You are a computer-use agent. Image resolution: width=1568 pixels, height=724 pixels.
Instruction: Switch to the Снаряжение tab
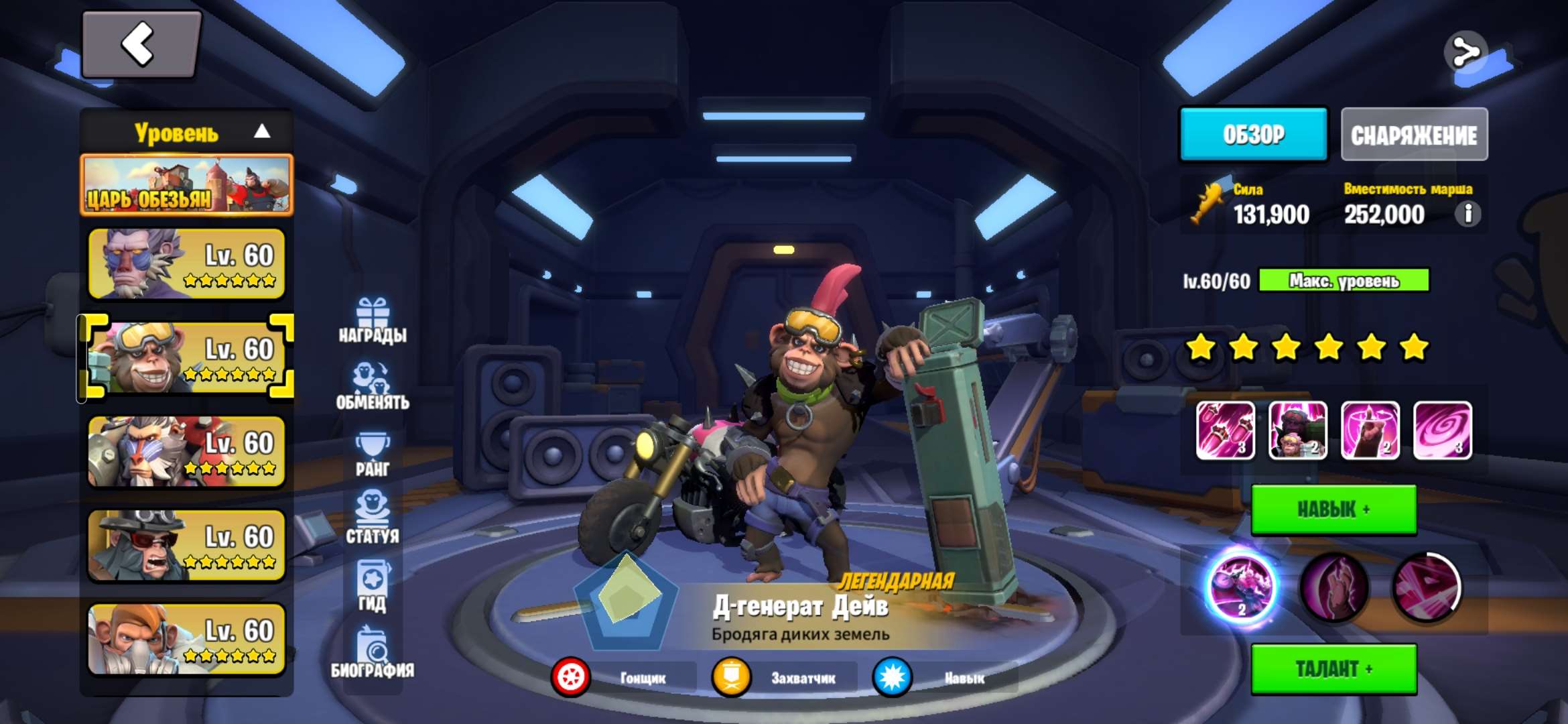click(x=1414, y=135)
